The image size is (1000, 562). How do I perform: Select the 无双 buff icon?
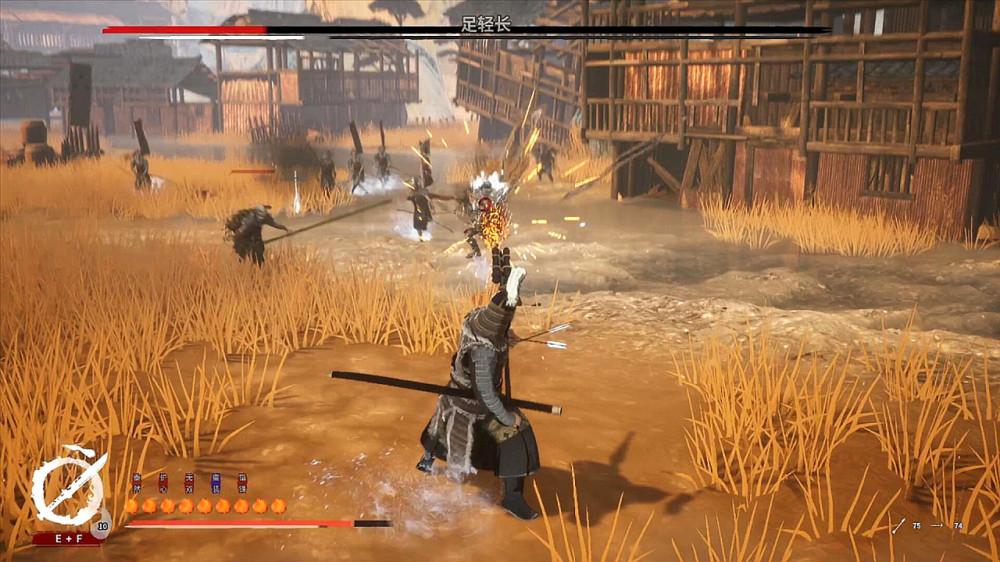(189, 483)
